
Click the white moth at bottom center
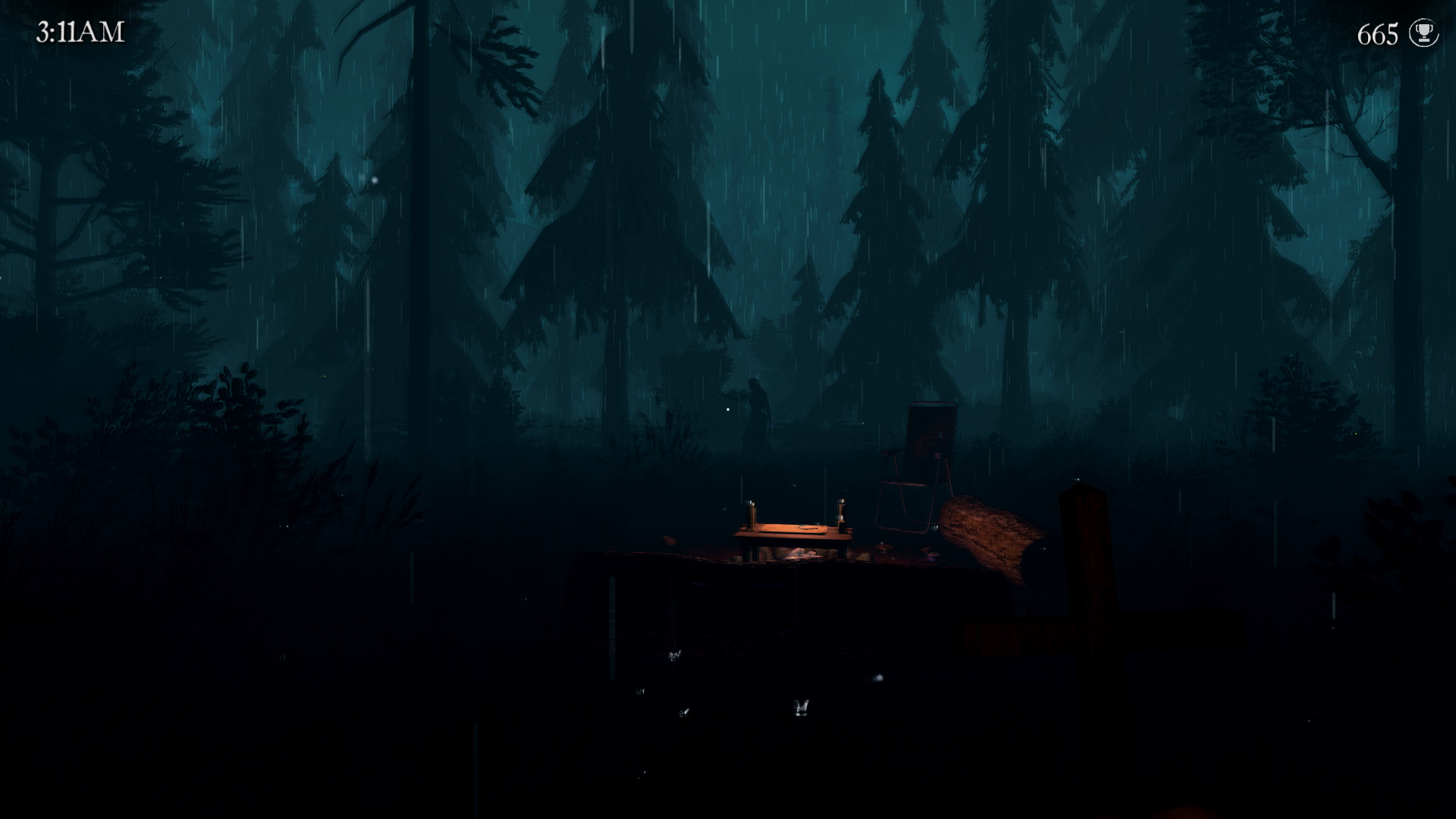(x=801, y=707)
